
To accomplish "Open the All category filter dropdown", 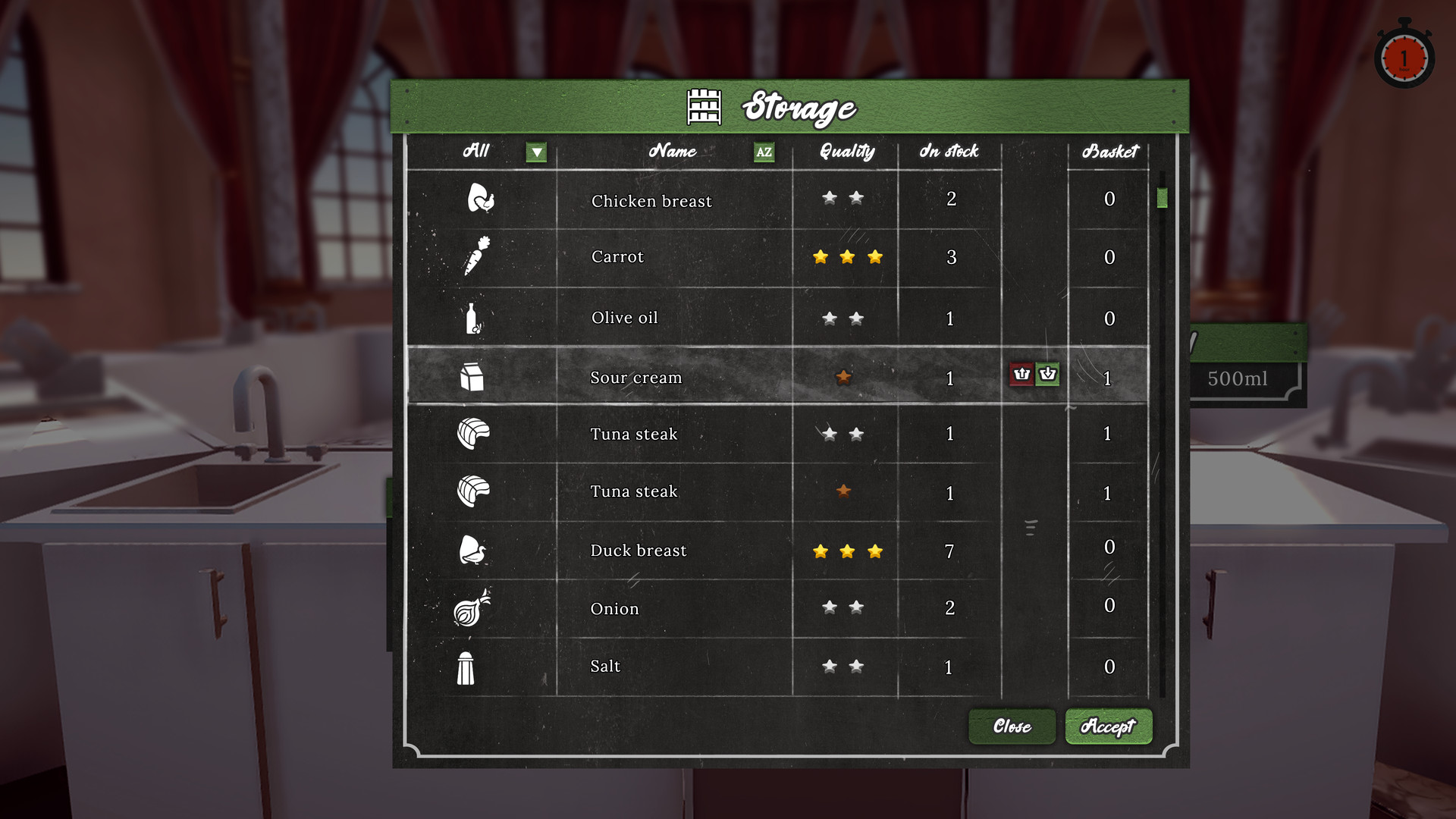I will point(537,152).
